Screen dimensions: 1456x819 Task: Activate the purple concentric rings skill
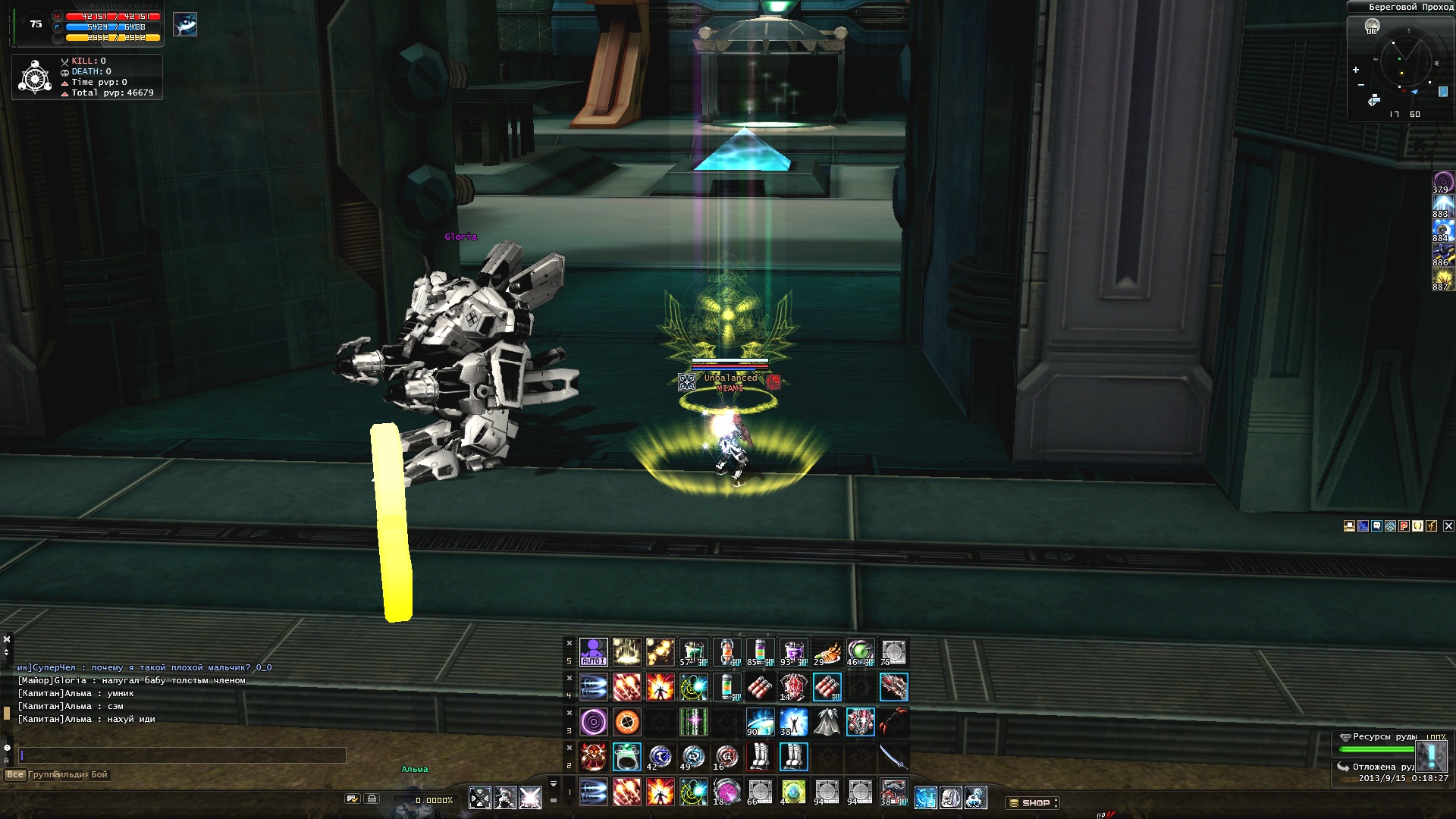[x=593, y=722]
